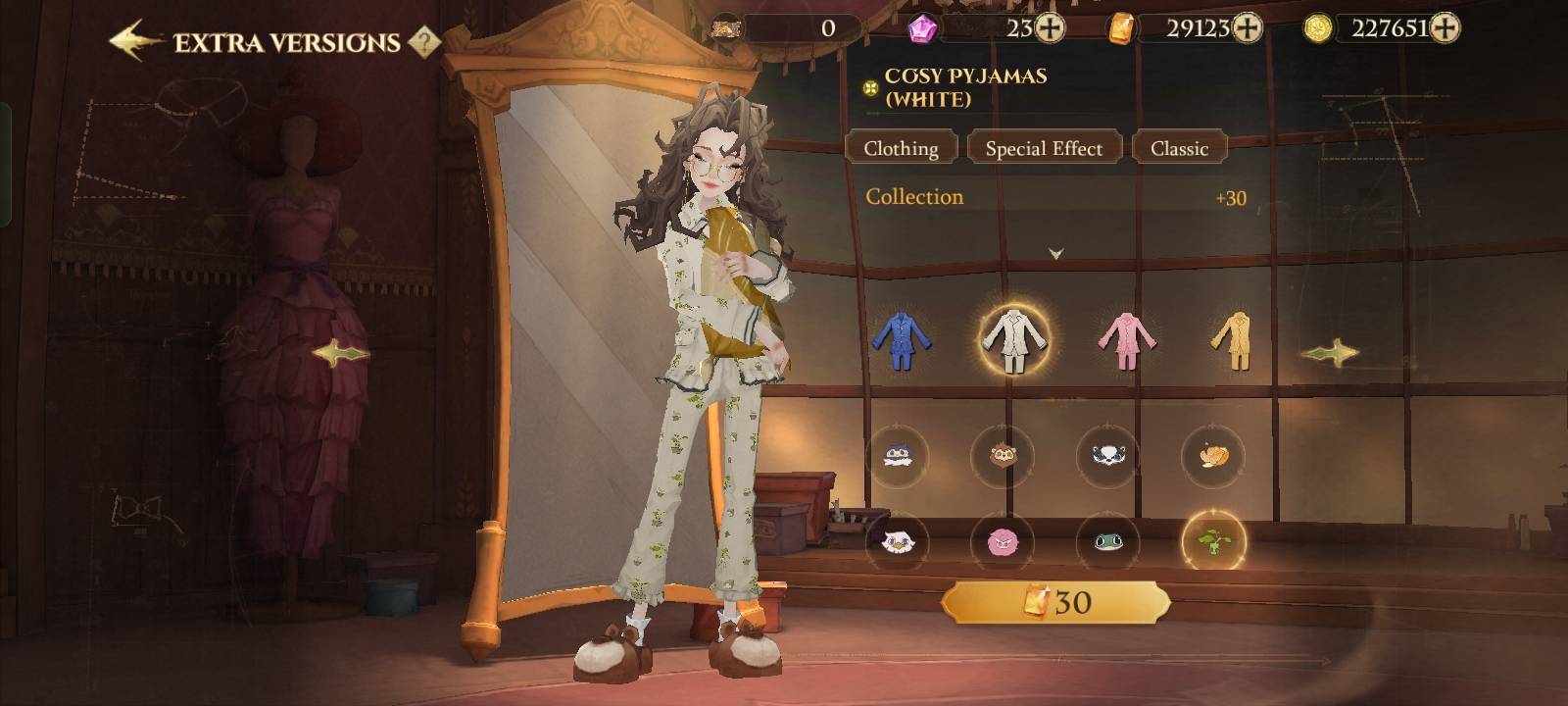Select the pink puffskein slipper icon

1002,541
